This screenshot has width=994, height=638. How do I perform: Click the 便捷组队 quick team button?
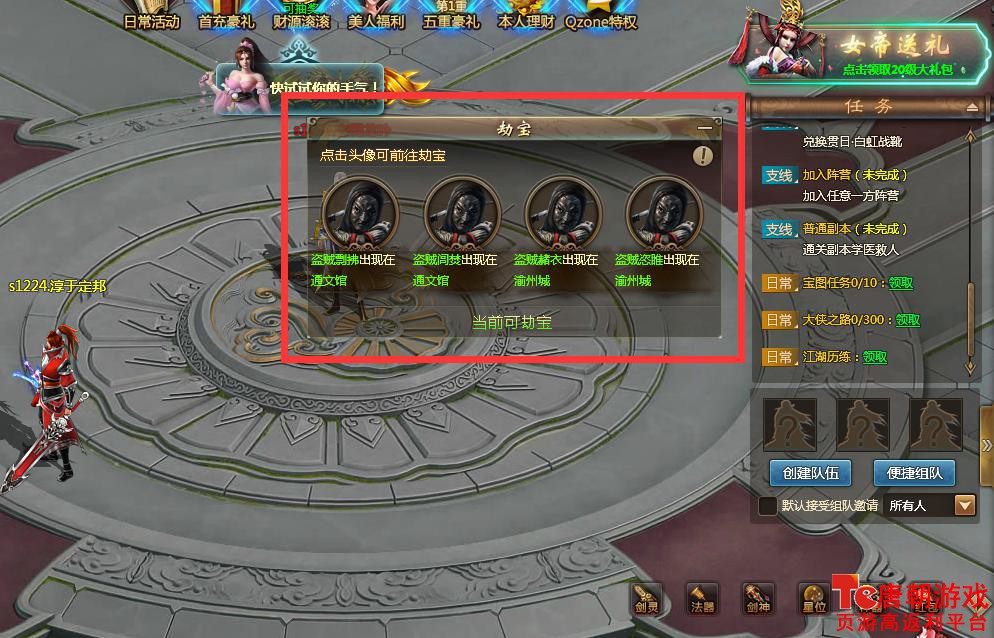pyautogui.click(x=914, y=472)
